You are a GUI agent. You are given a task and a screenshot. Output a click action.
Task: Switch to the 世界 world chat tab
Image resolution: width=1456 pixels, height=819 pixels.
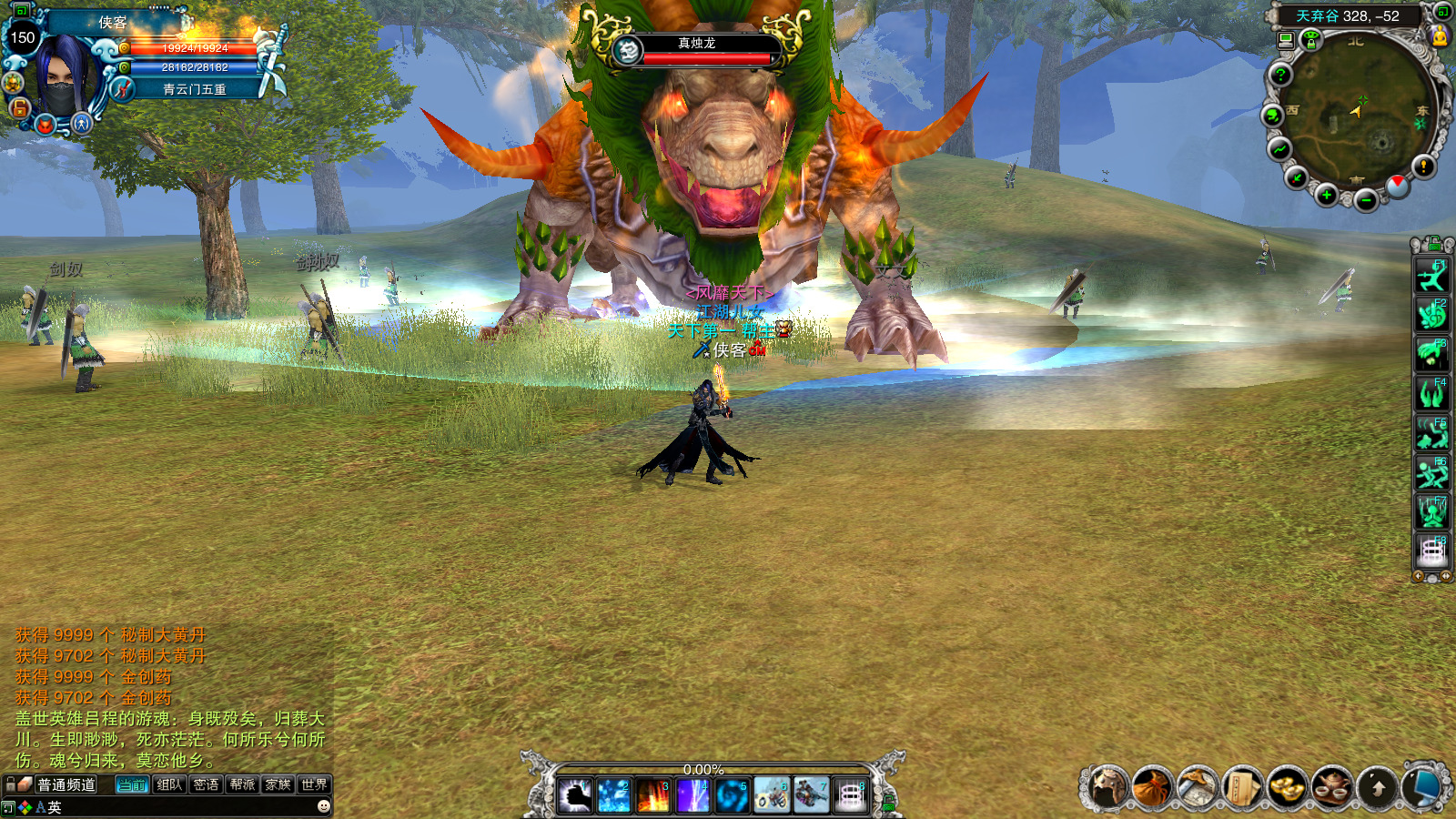pyautogui.click(x=314, y=784)
